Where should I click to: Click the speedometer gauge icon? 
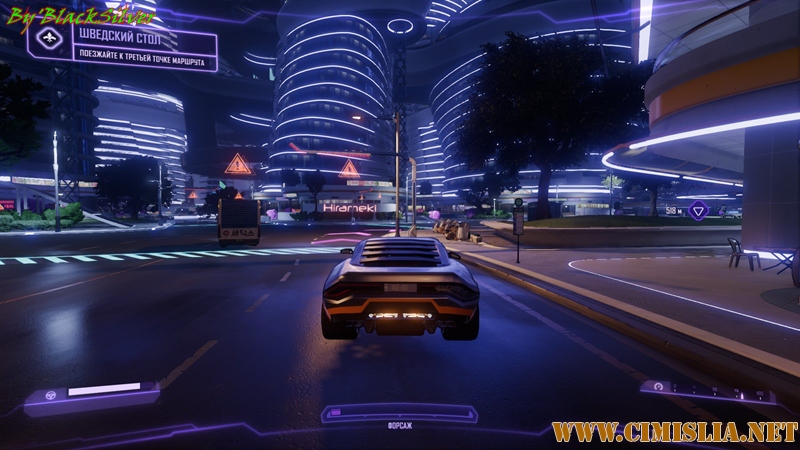(660, 387)
